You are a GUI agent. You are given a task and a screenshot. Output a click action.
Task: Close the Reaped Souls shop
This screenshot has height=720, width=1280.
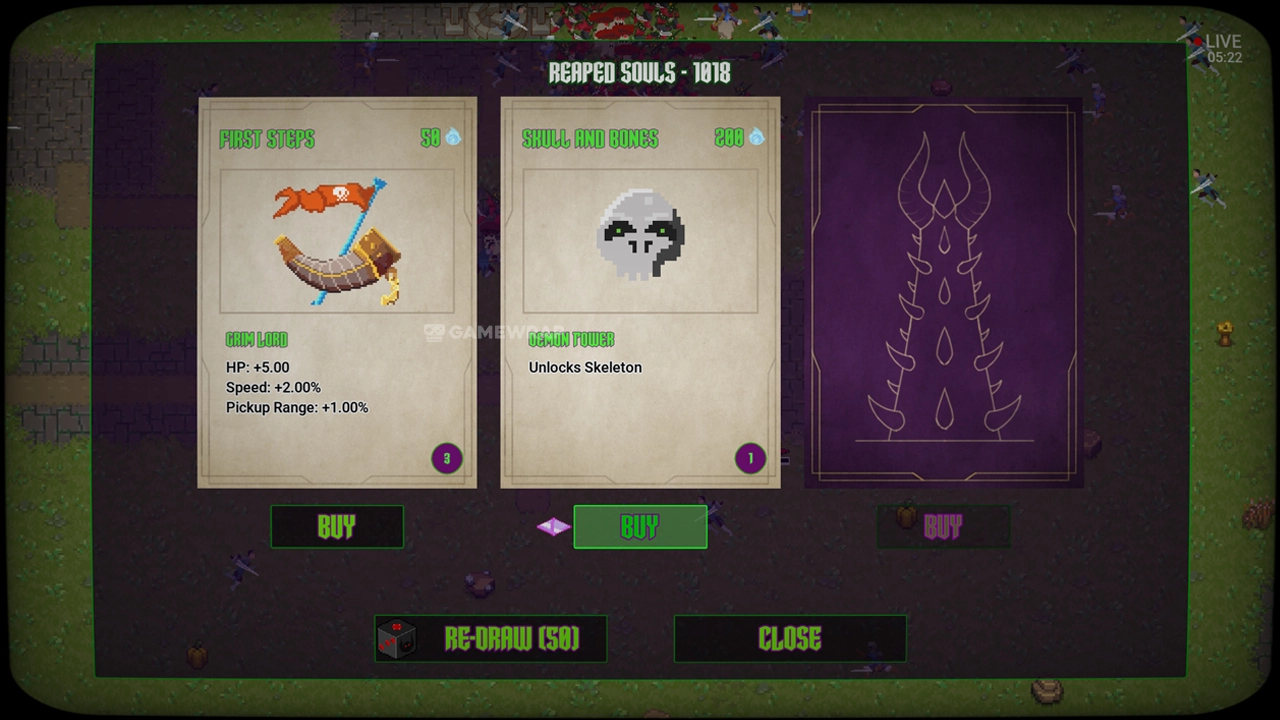click(x=790, y=639)
